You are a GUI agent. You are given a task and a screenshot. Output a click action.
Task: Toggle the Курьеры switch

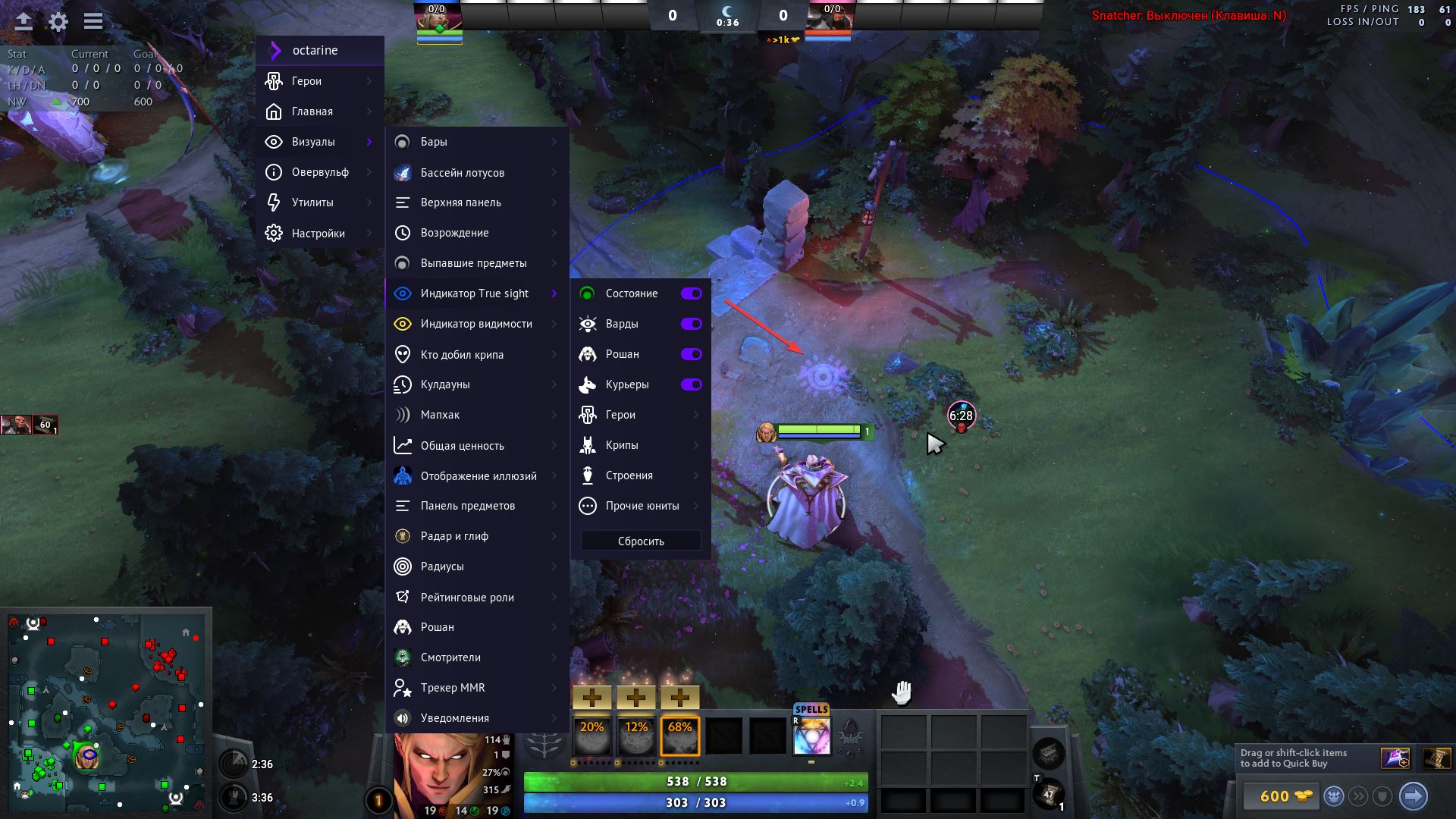(691, 384)
